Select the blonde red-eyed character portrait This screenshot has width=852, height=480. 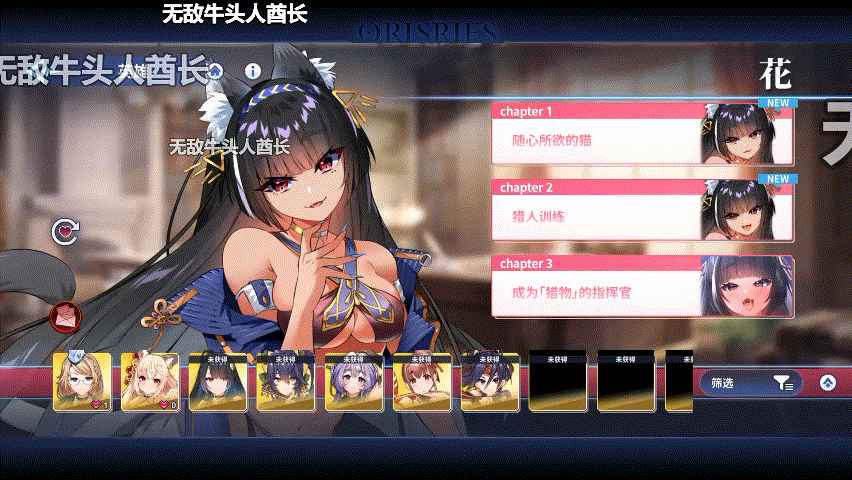150,382
